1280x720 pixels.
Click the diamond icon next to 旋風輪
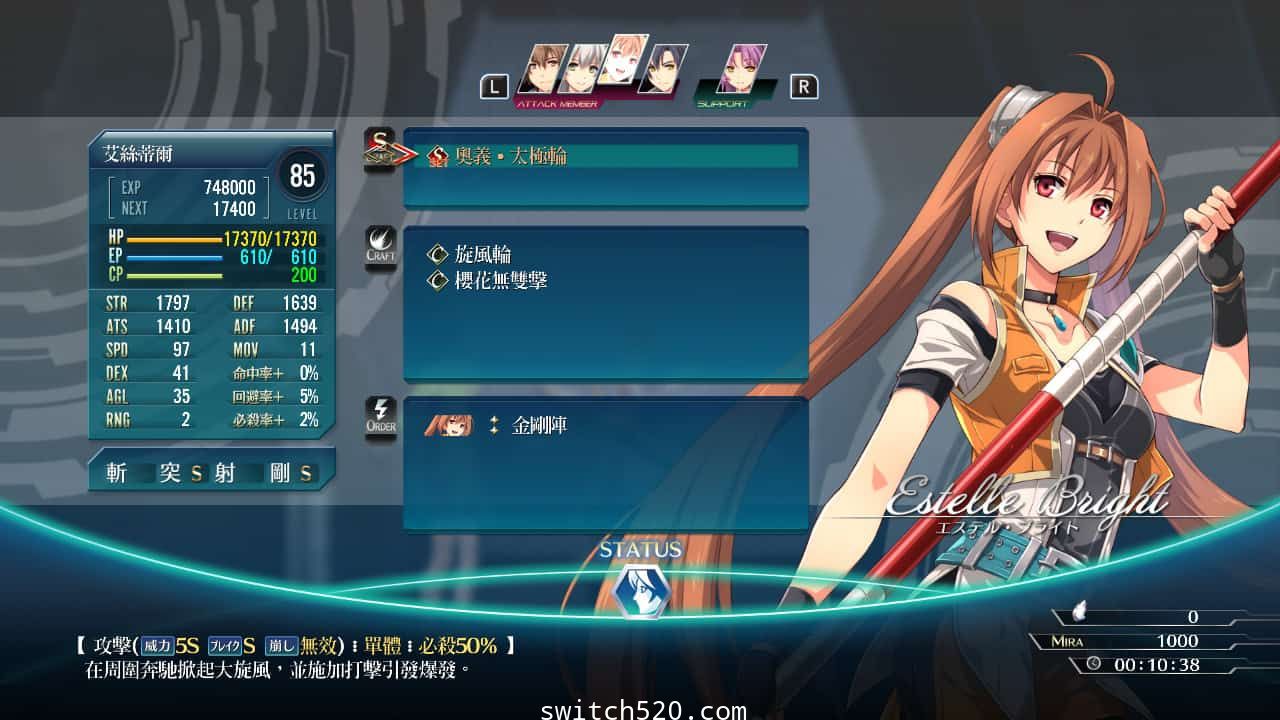click(x=438, y=254)
